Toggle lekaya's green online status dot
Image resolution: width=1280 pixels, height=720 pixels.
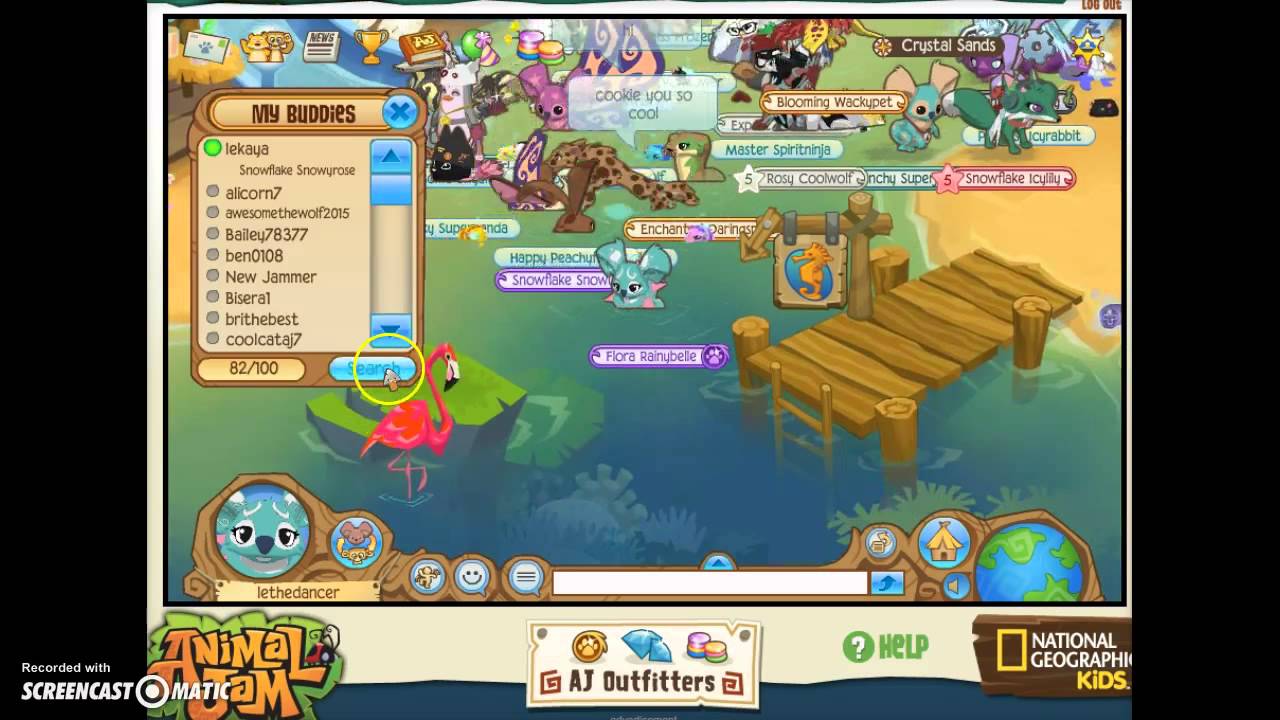tap(210, 148)
